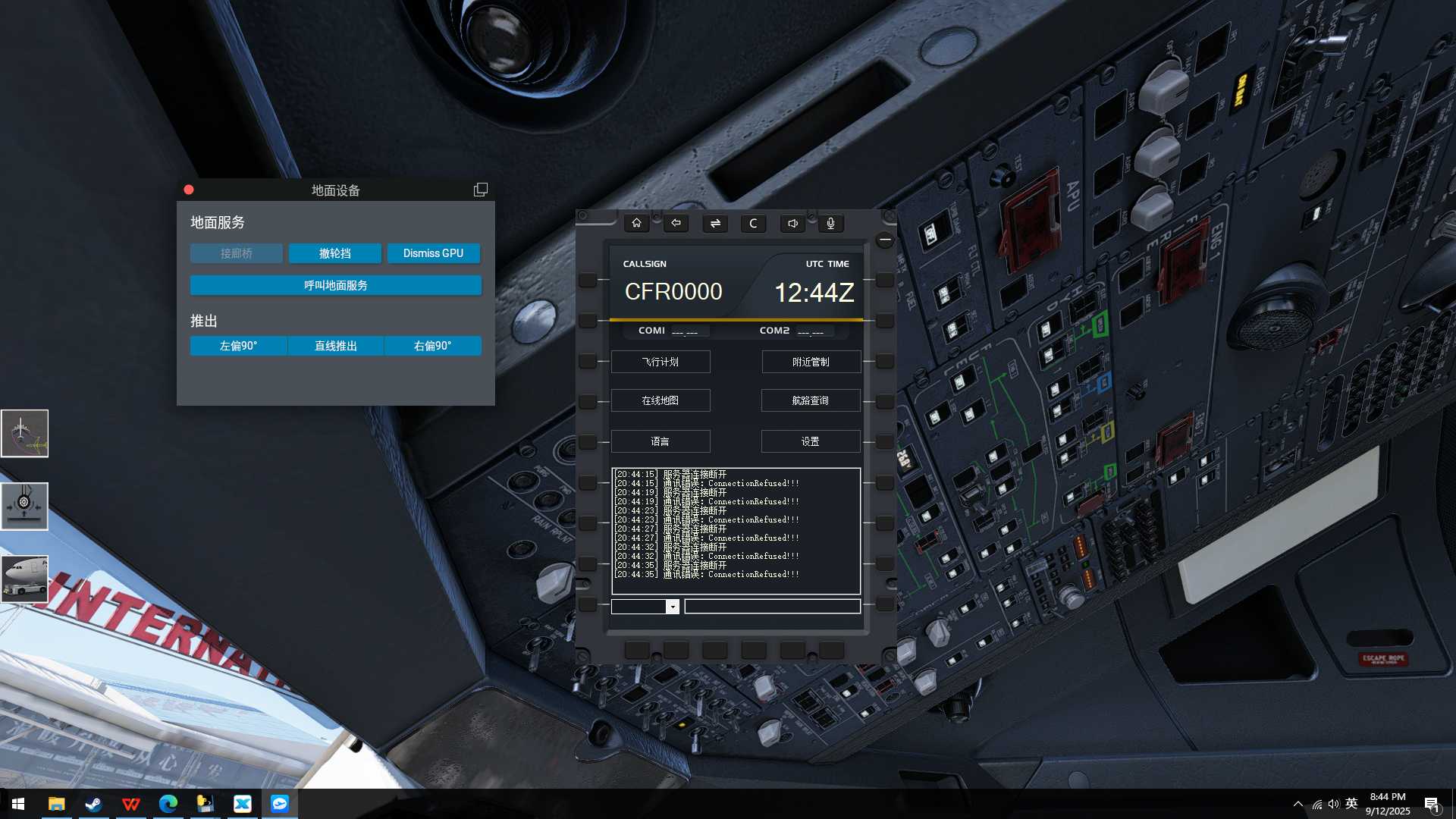The image size is (1456, 819).
Task: Dismiss the GPU
Action: (433, 253)
